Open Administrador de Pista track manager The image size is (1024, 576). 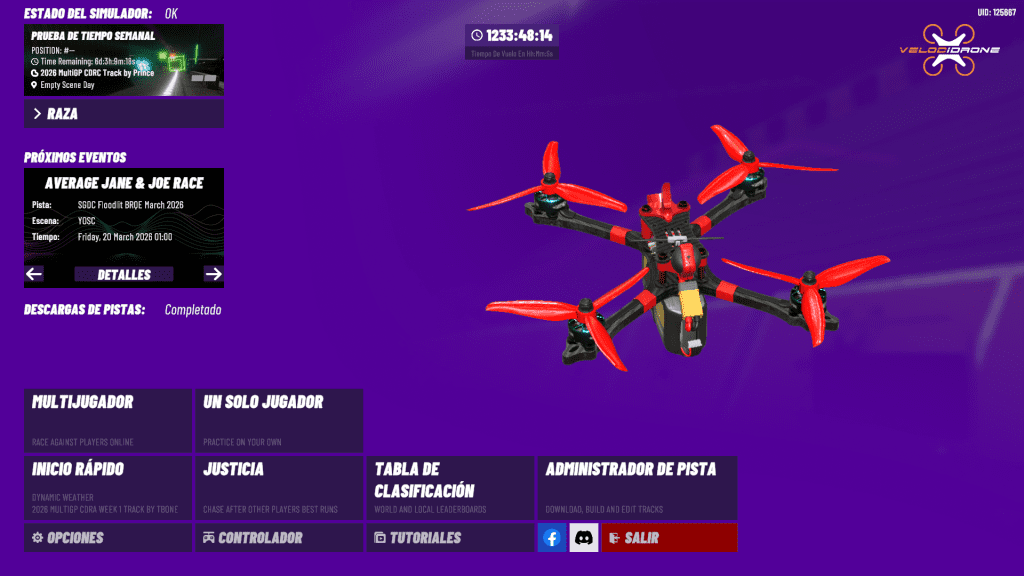[637, 487]
